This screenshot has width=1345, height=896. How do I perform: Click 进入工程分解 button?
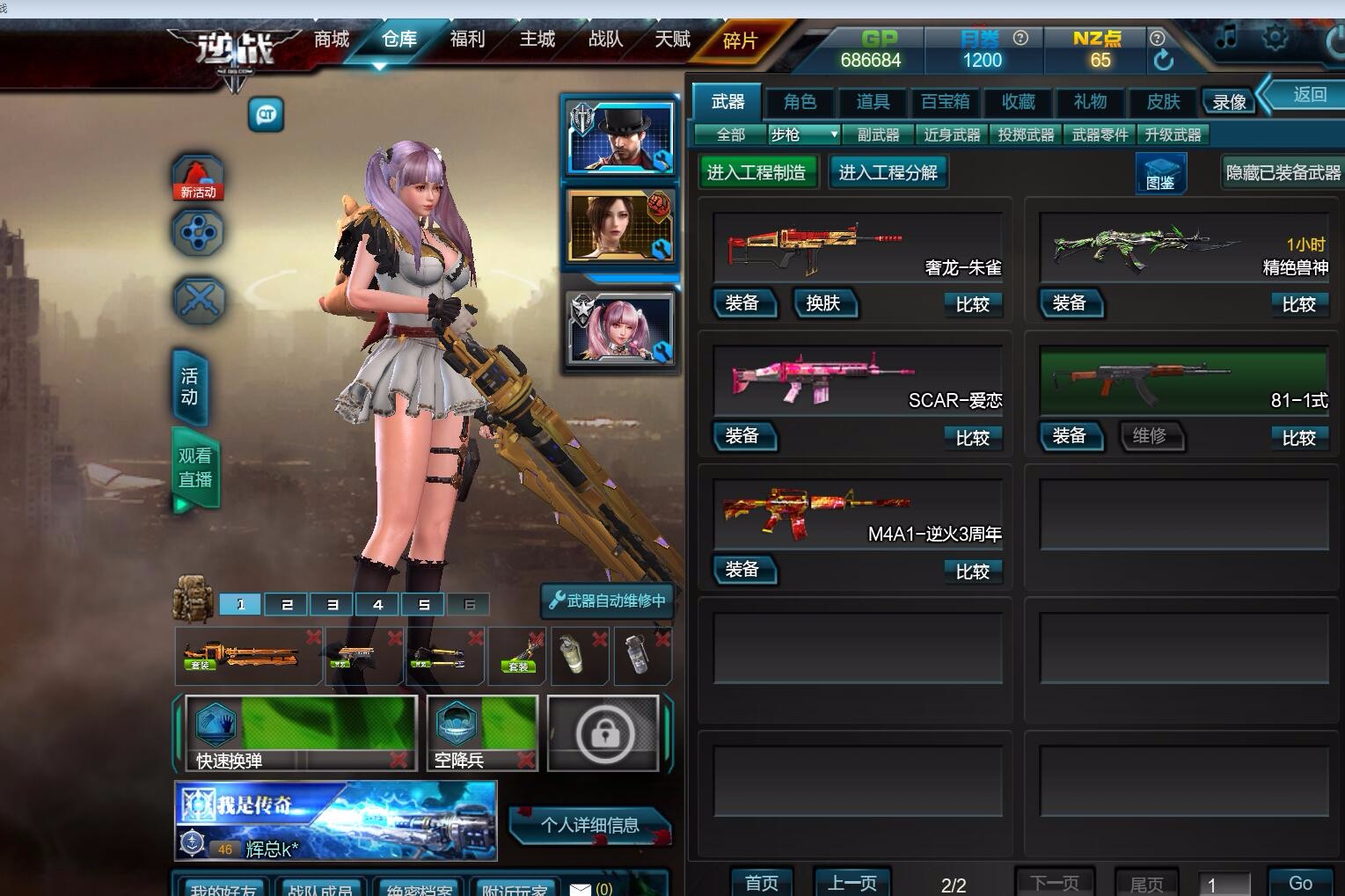click(x=888, y=172)
